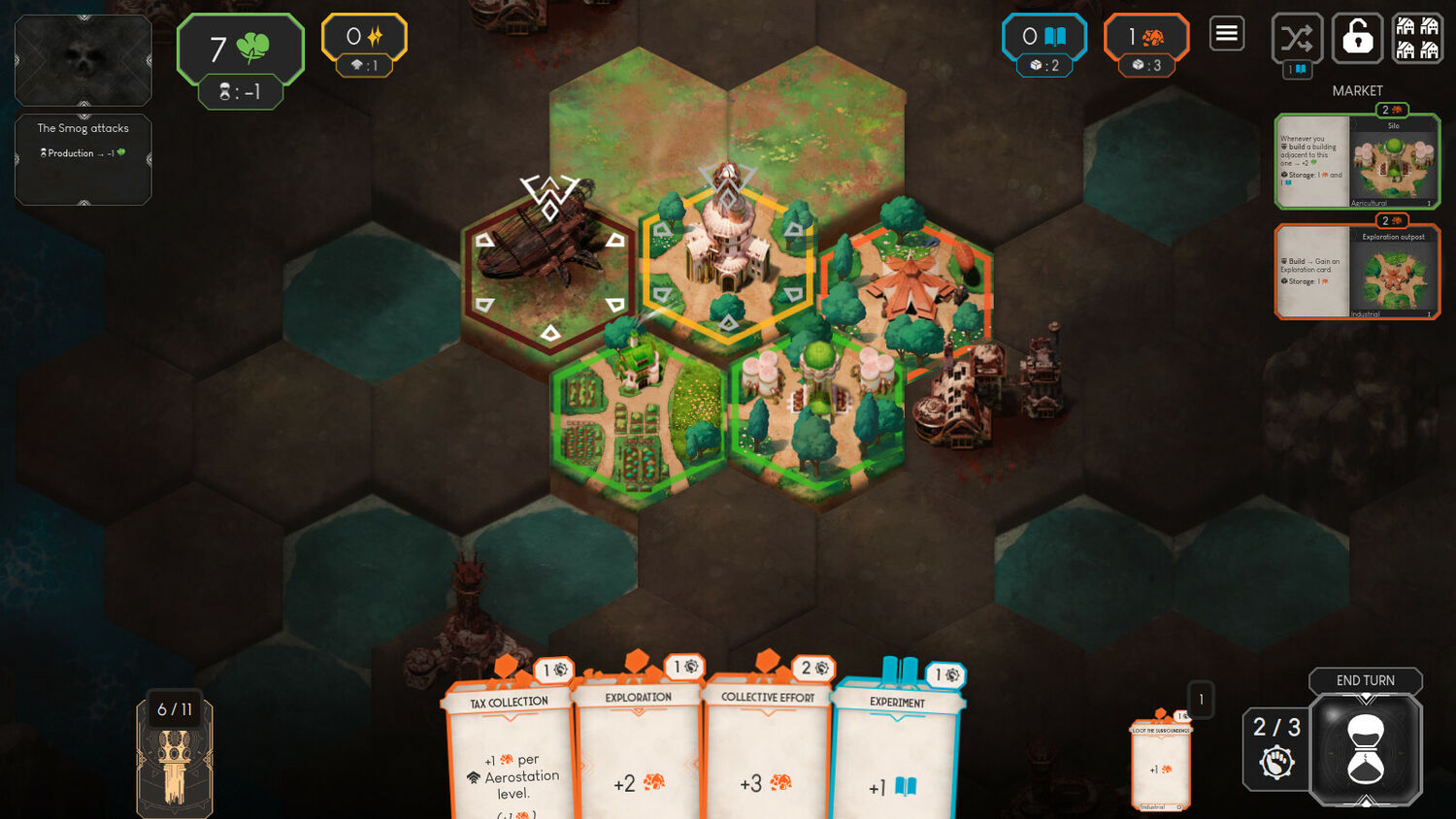Choose the Exploration outpost market card
Viewport: 1456px width, 819px height.
pos(1356,272)
